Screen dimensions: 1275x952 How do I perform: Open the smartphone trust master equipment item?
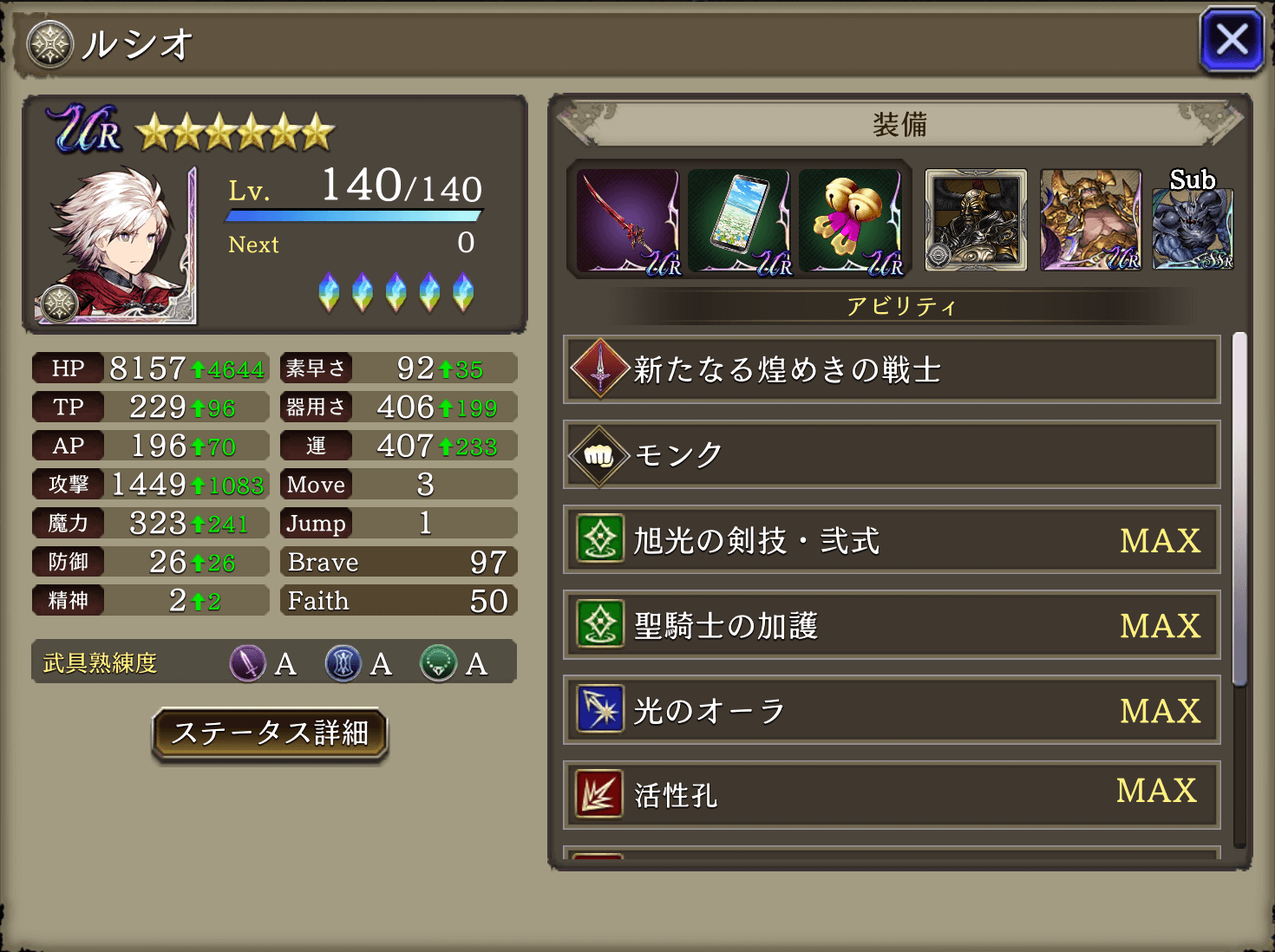coord(742,221)
